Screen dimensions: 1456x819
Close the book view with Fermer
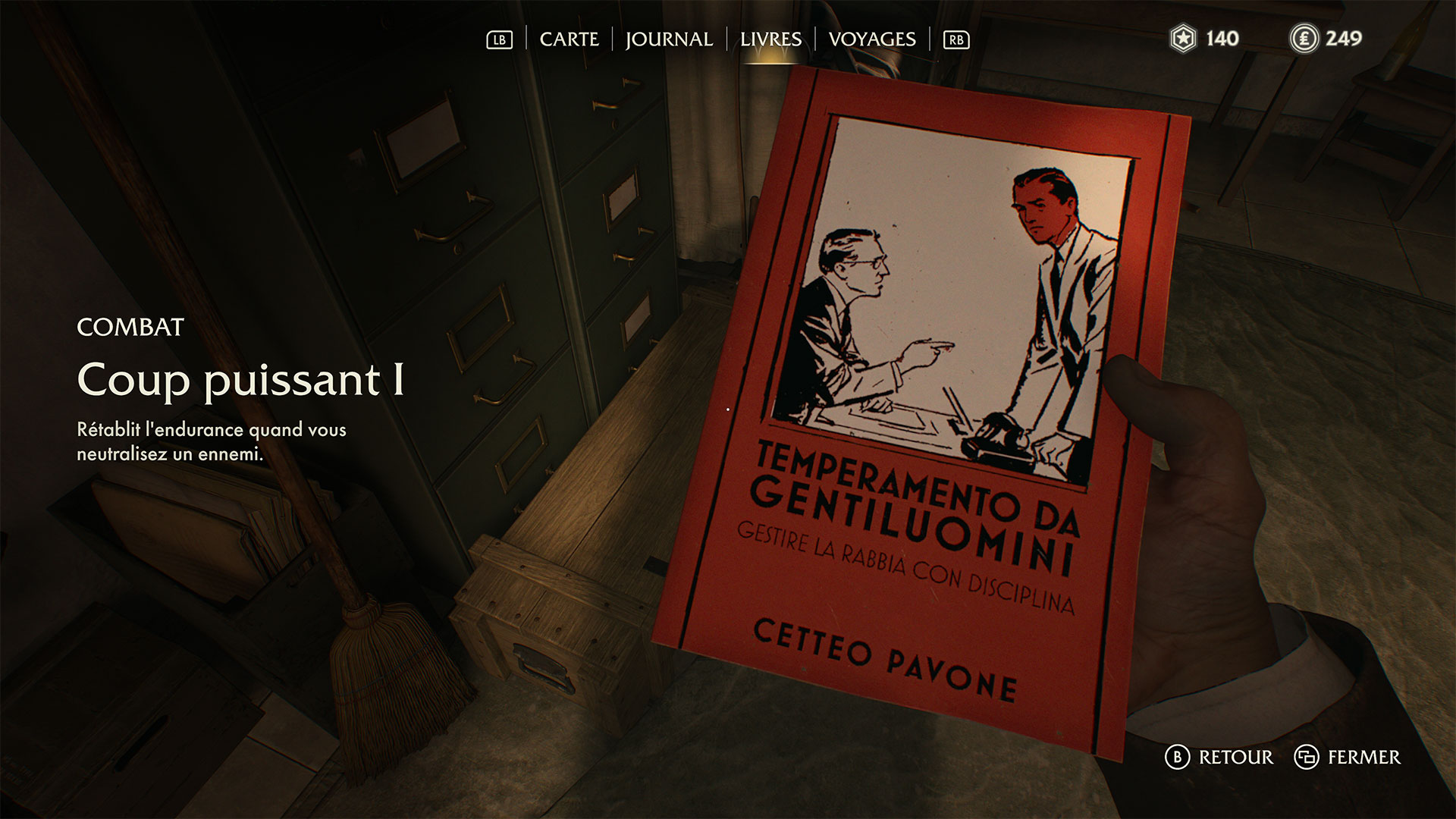(x=1348, y=757)
